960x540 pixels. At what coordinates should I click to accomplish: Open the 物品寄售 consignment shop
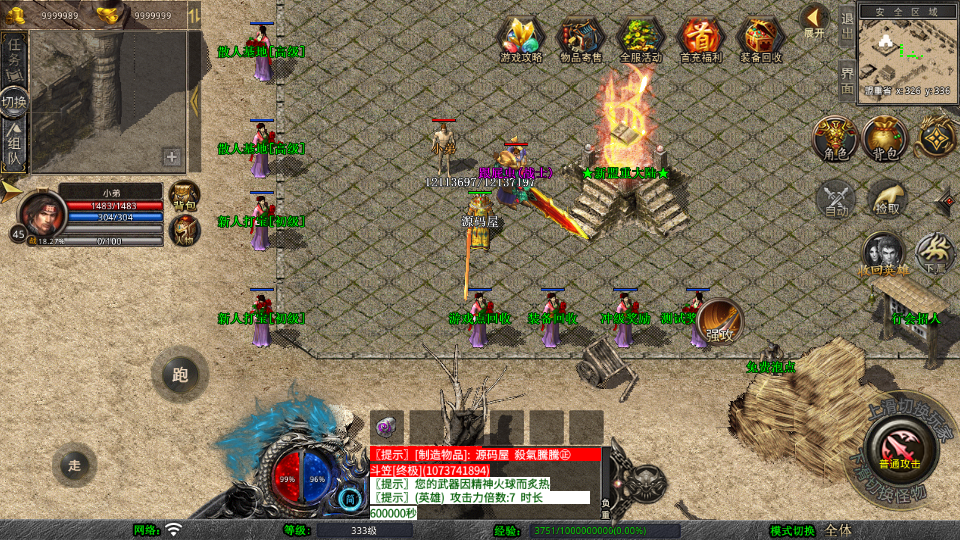tap(581, 40)
